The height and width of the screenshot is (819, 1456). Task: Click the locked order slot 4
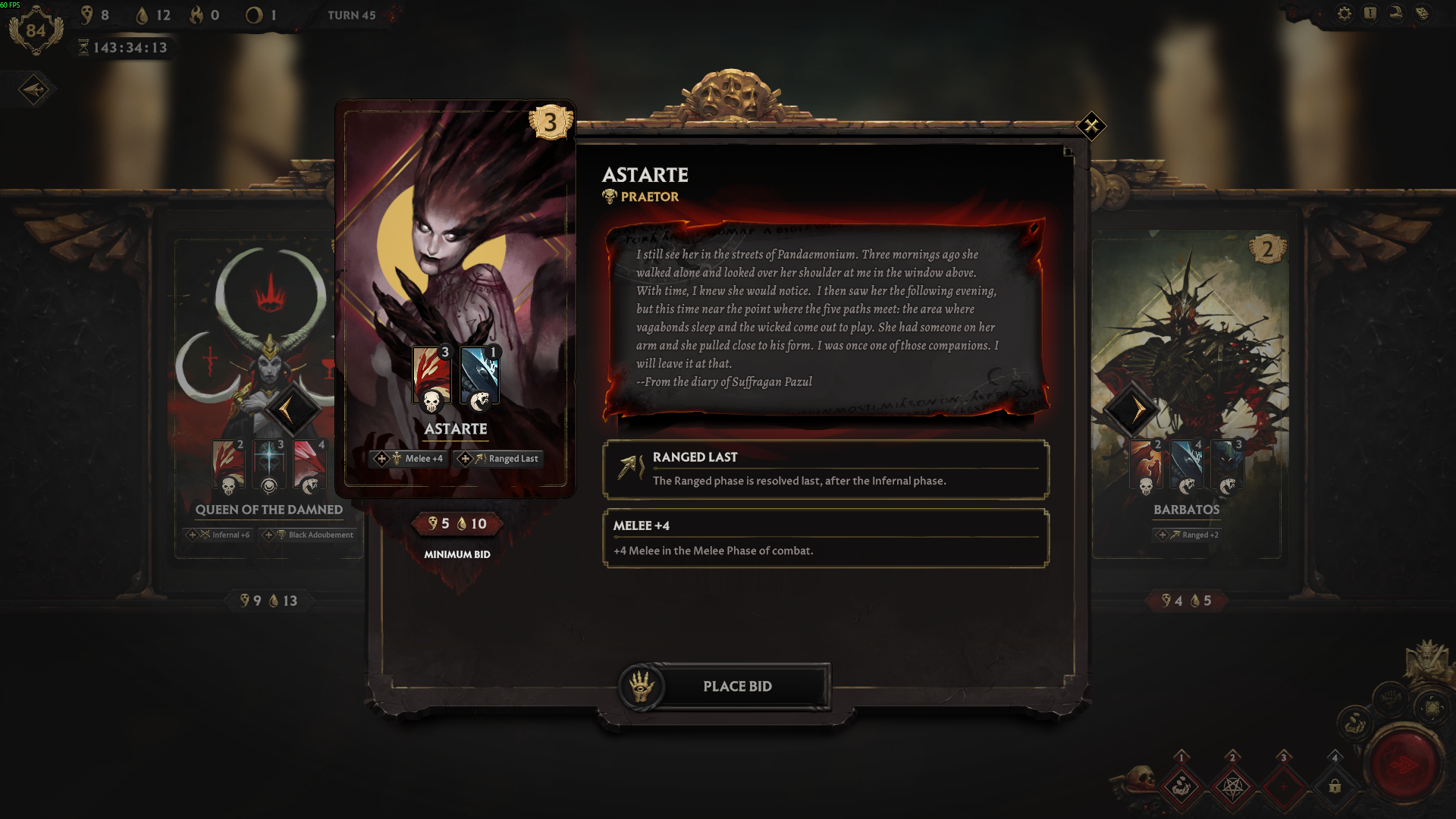(1335, 786)
